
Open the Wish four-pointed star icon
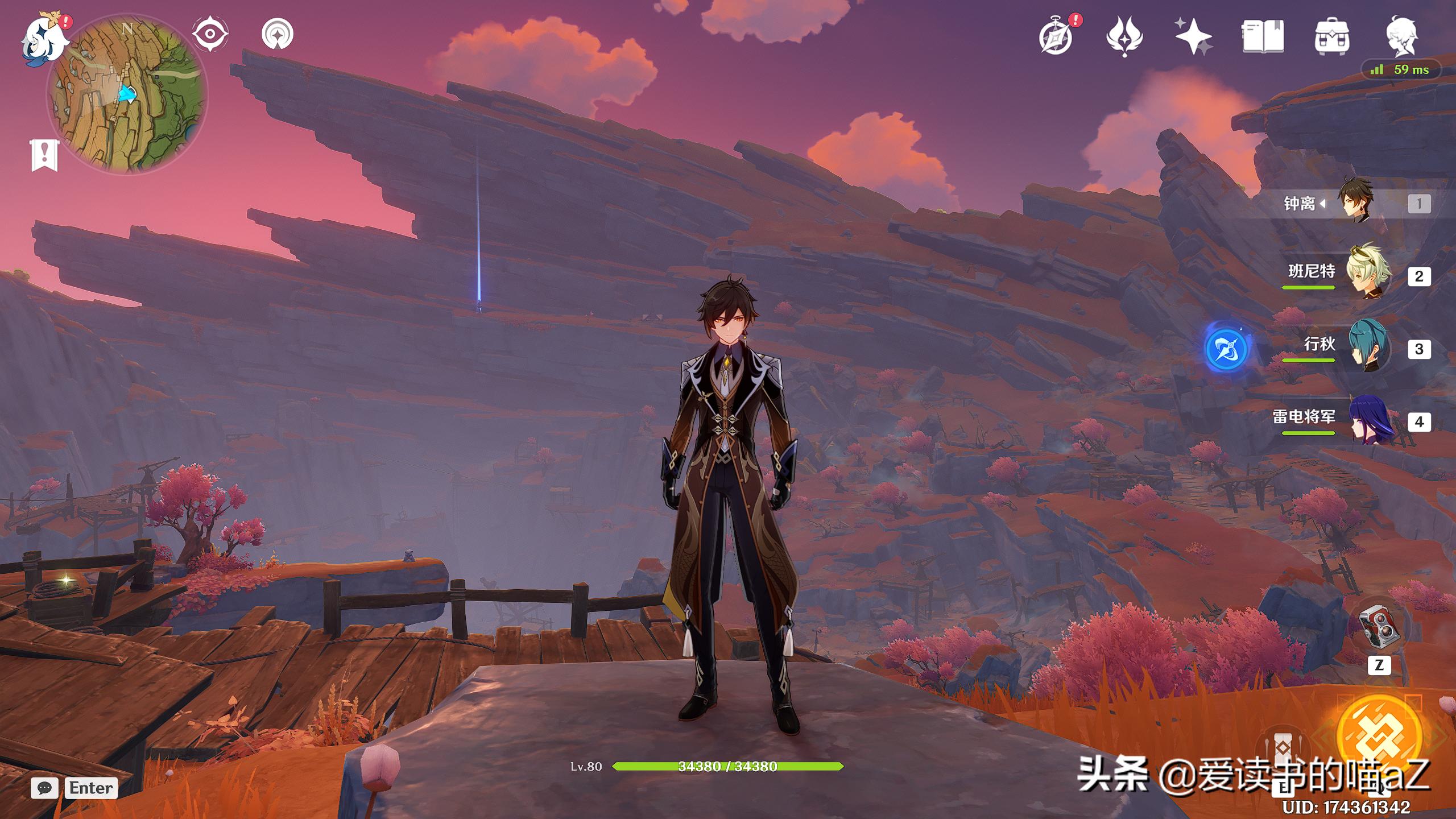click(1193, 36)
